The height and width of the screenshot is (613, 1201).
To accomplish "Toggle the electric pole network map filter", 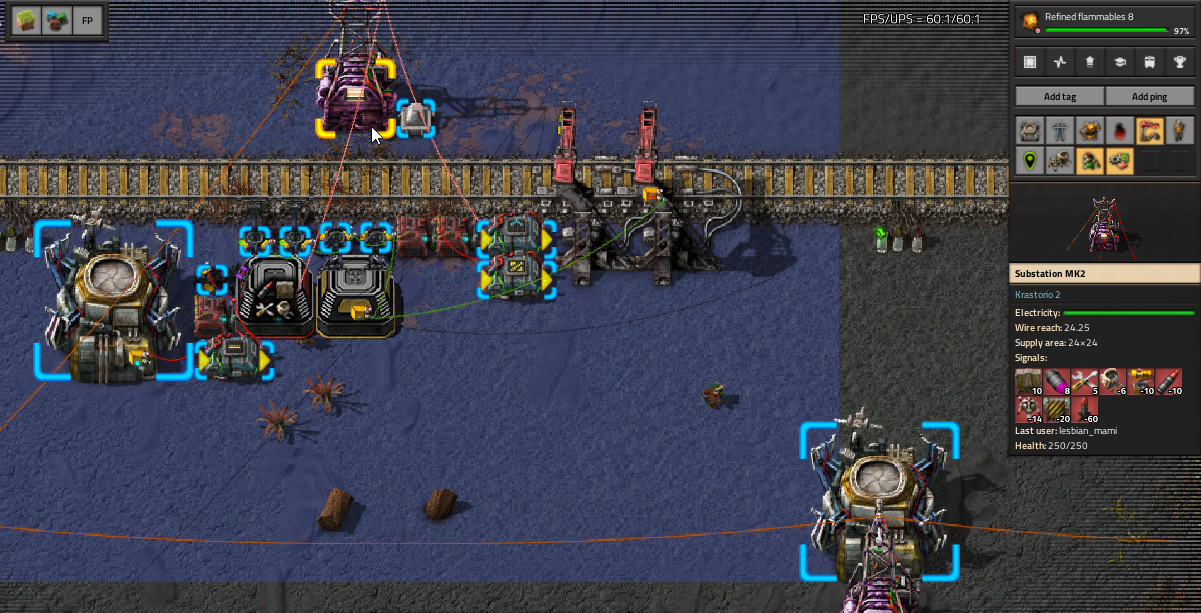I will (x=1060, y=131).
